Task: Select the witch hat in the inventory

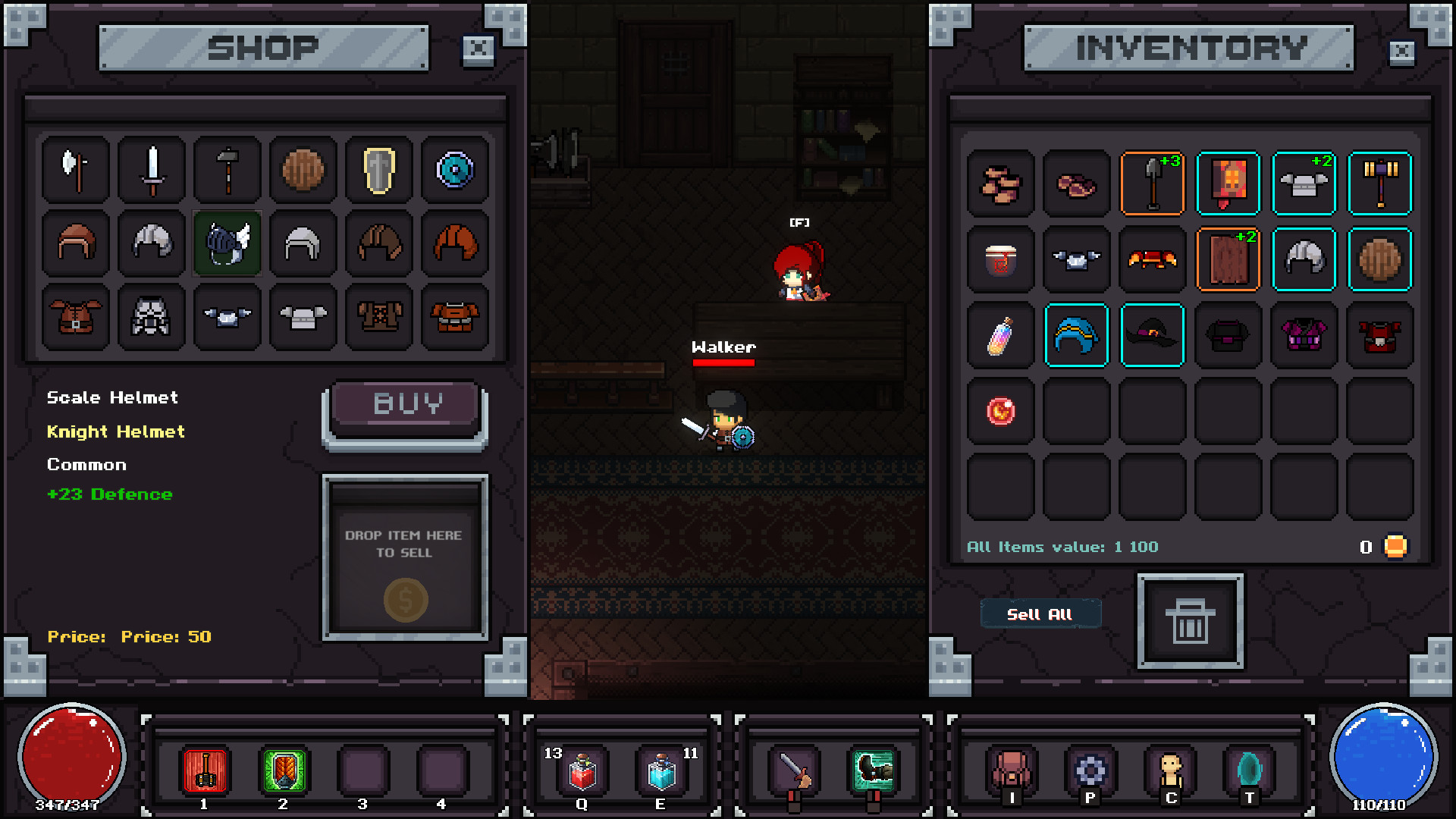Action: pyautogui.click(x=1152, y=335)
